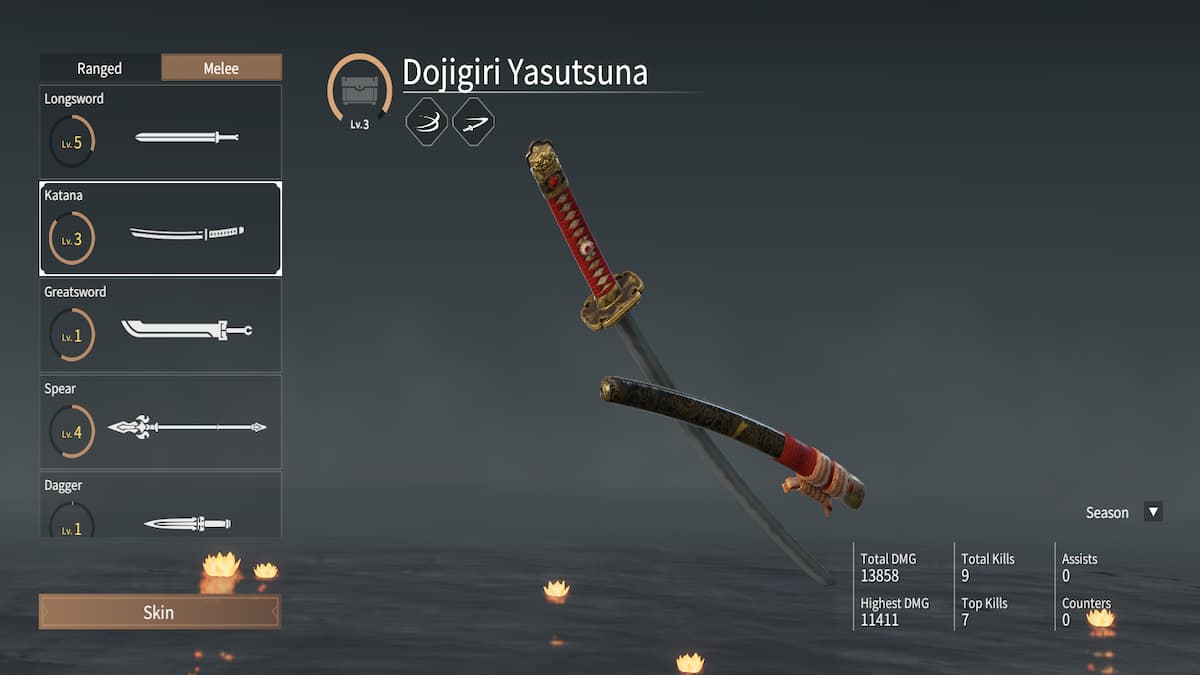The image size is (1200, 675).
Task: Click the Skin button
Action: (x=159, y=612)
